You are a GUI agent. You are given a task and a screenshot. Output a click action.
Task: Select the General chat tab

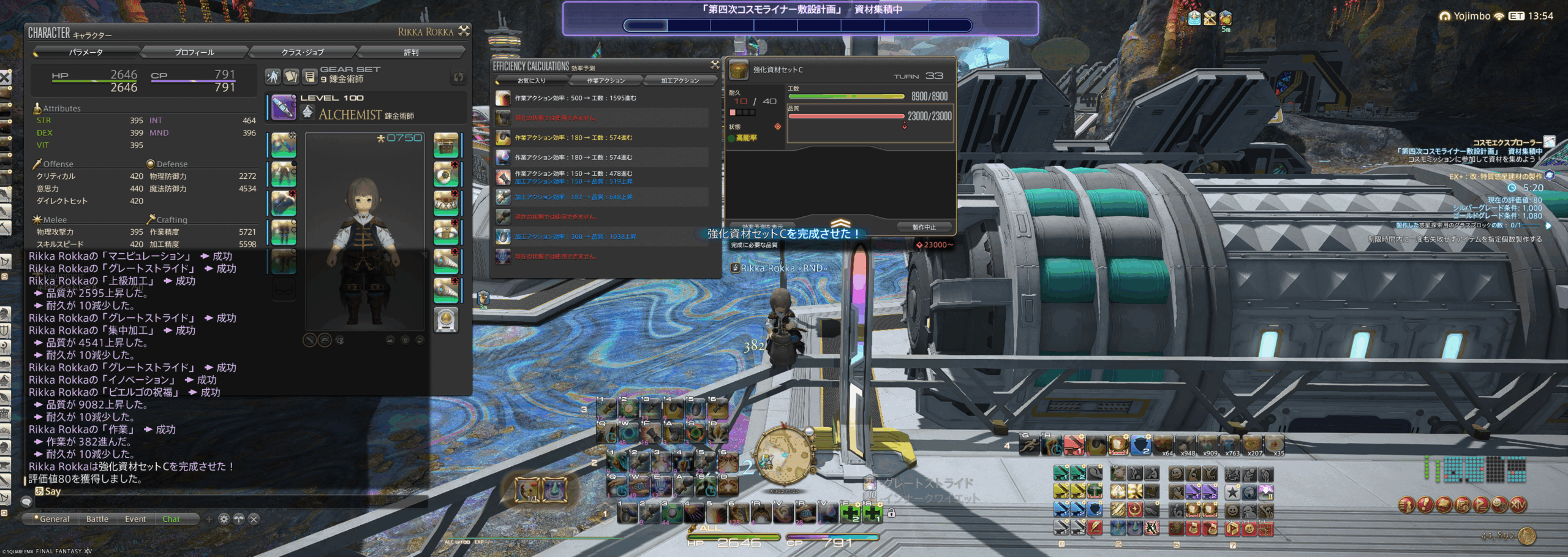coord(54,519)
